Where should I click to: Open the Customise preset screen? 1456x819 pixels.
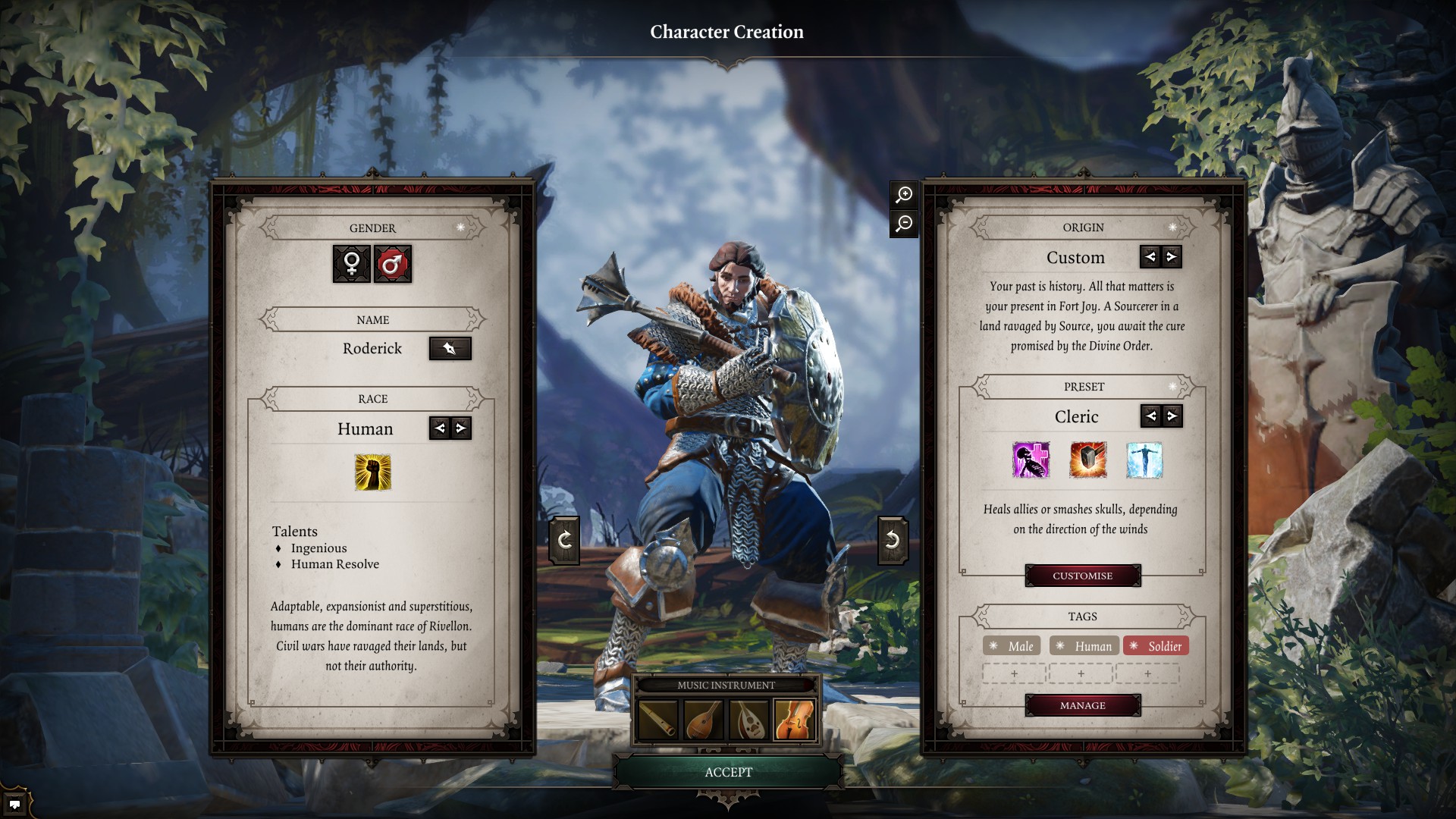tap(1082, 576)
